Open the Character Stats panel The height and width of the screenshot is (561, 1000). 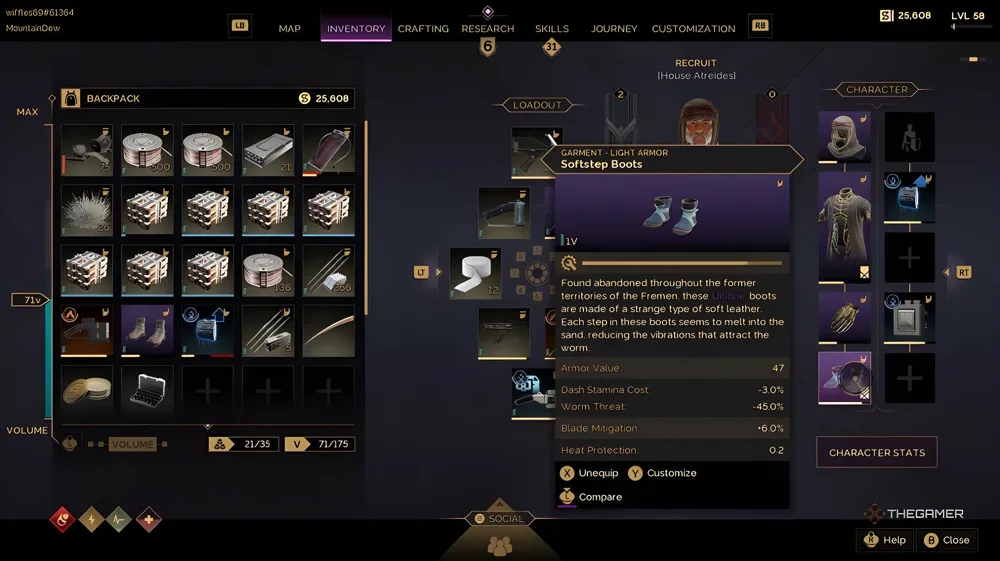(876, 453)
